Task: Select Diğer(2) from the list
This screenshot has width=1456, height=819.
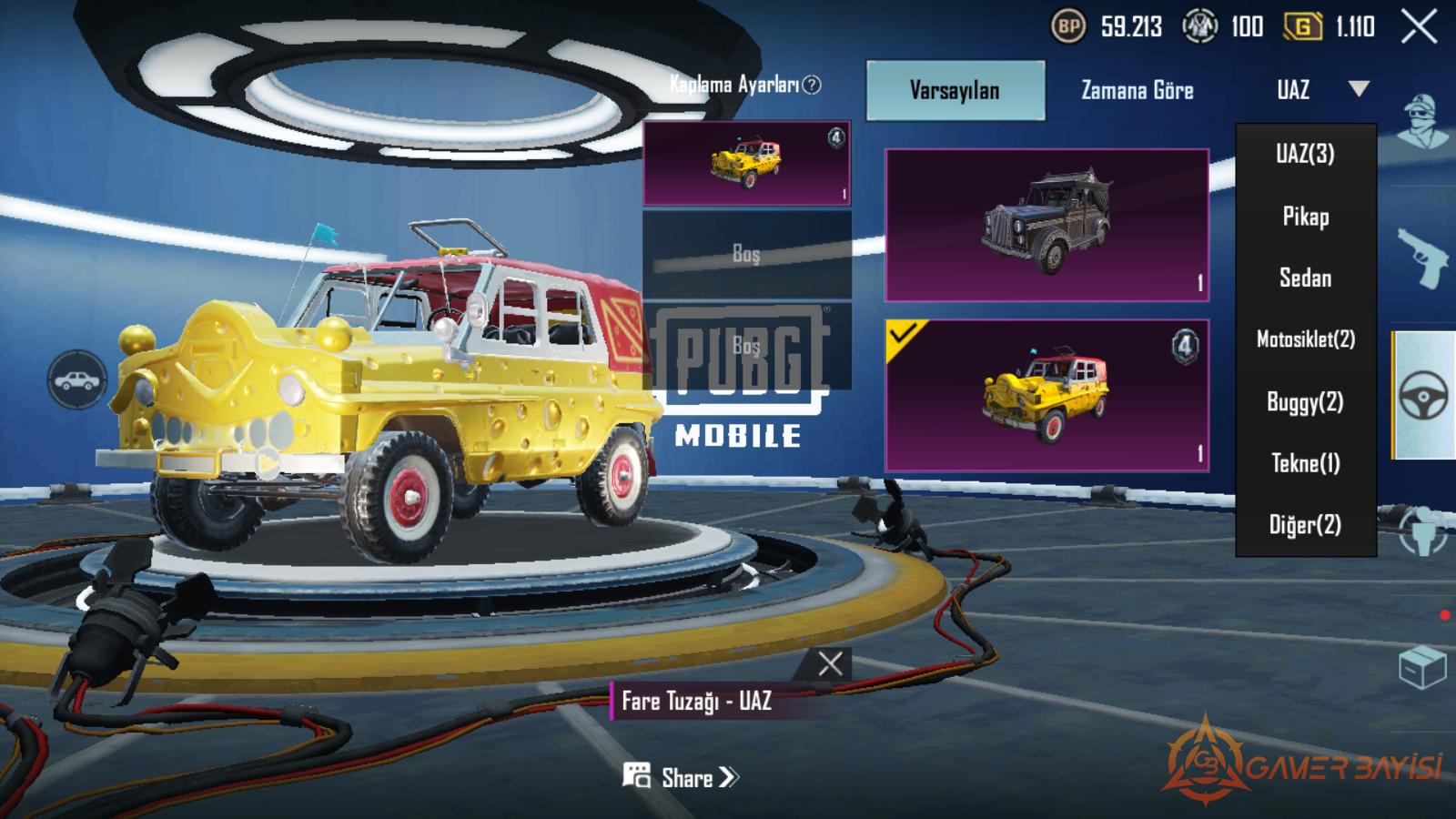Action: (1305, 525)
